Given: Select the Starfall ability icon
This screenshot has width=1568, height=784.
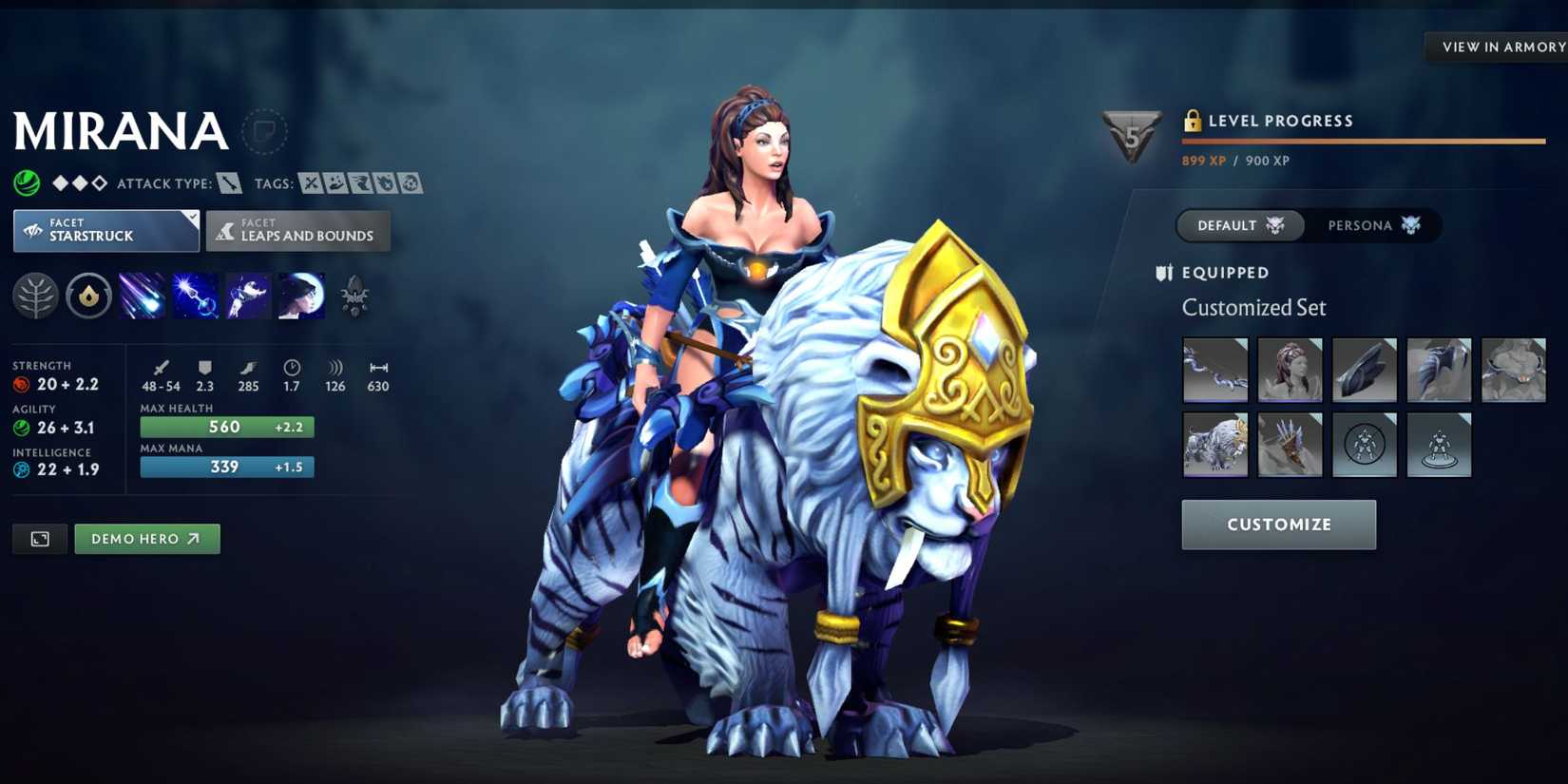Looking at the screenshot, I should click(143, 296).
